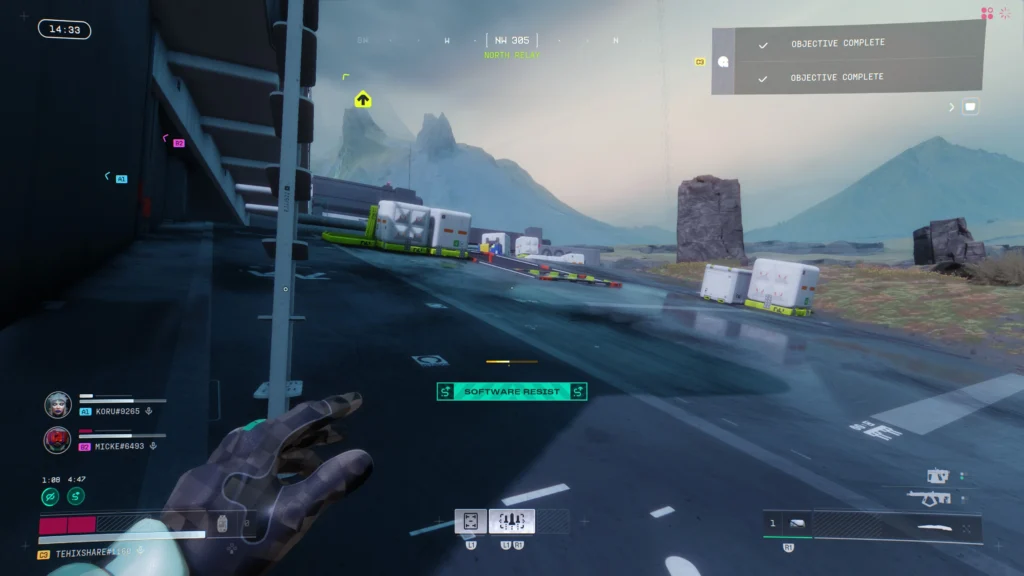
Task: Select teammate KORU#9265's portrait
Action: click(x=57, y=405)
